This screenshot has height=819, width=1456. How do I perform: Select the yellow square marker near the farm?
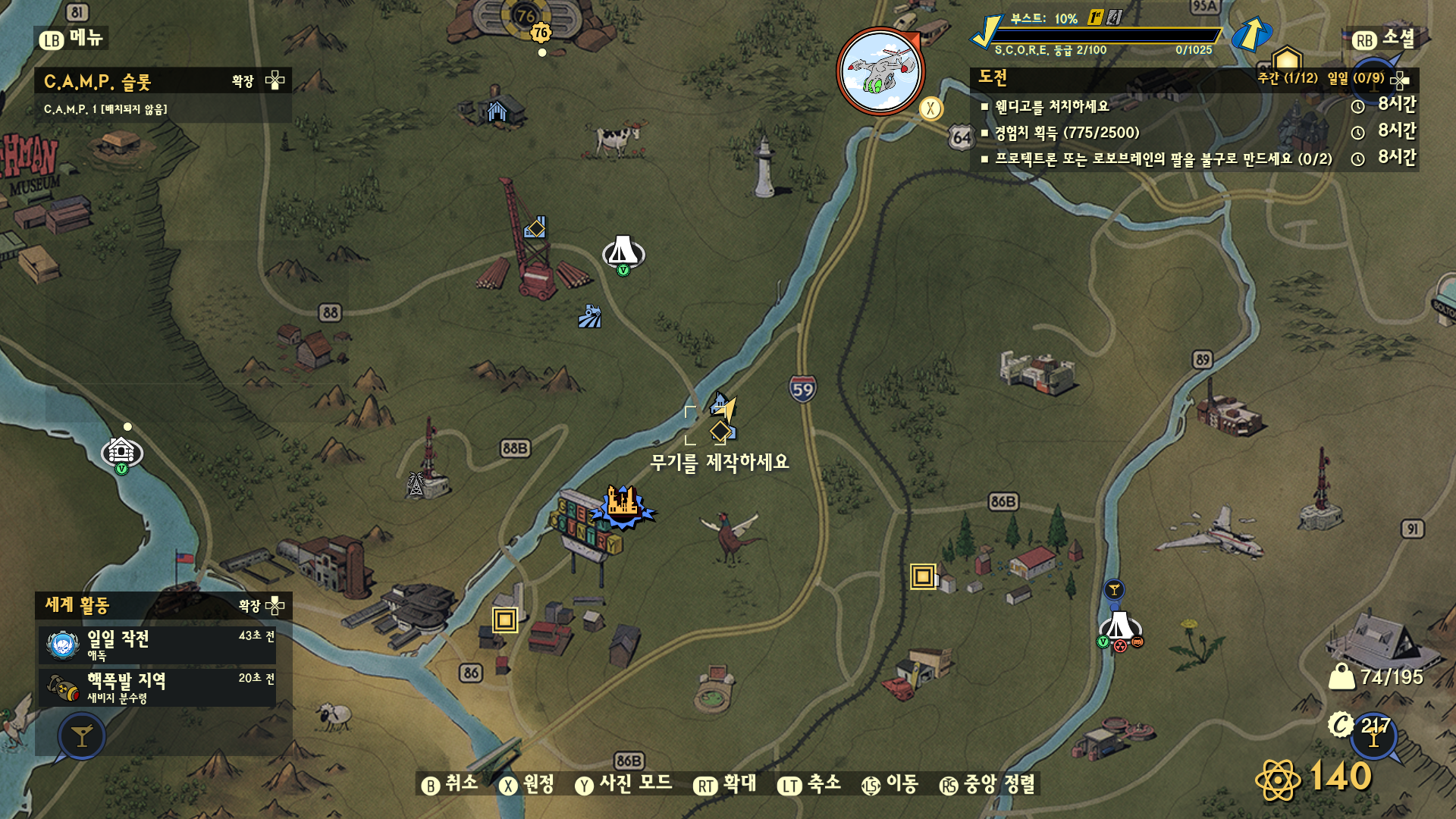923,576
